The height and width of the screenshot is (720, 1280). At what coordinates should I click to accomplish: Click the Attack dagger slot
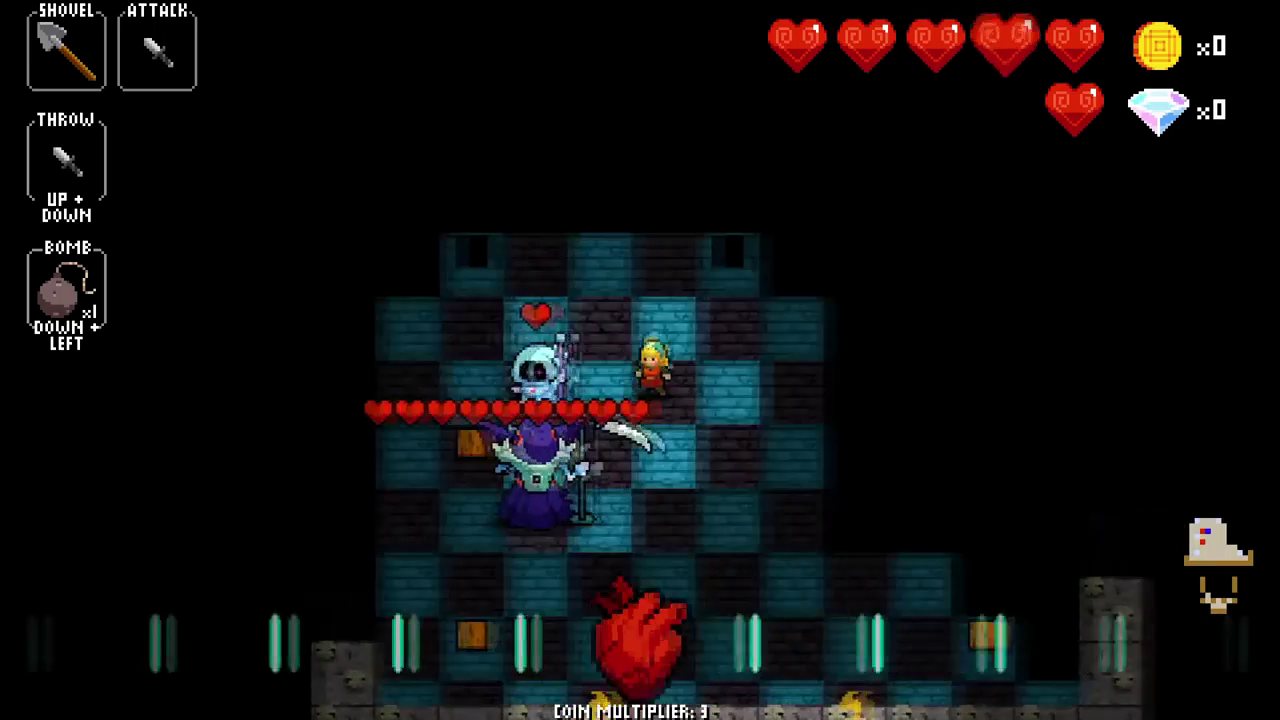157,51
